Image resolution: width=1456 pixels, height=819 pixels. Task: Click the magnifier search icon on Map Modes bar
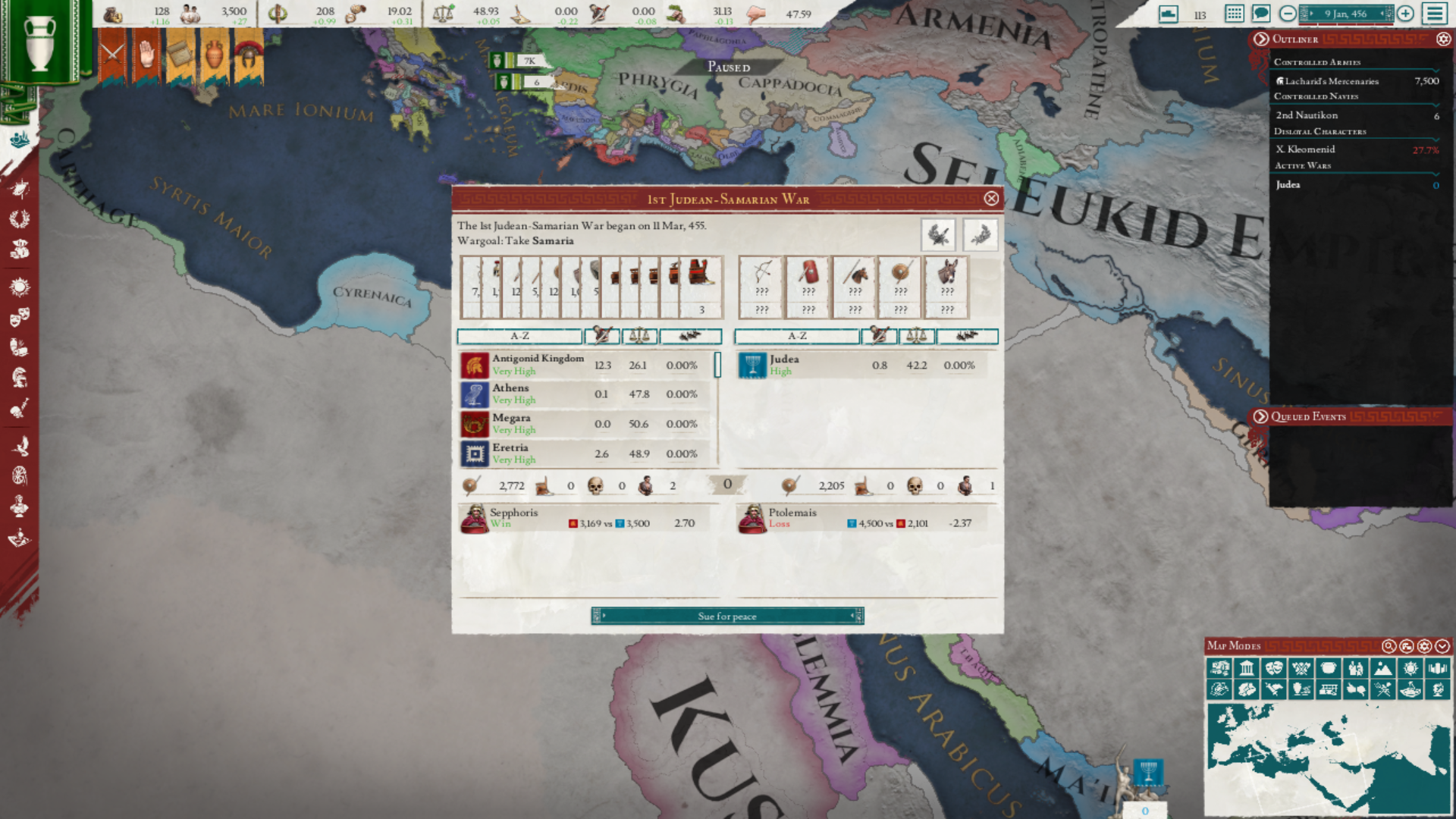pos(1388,647)
